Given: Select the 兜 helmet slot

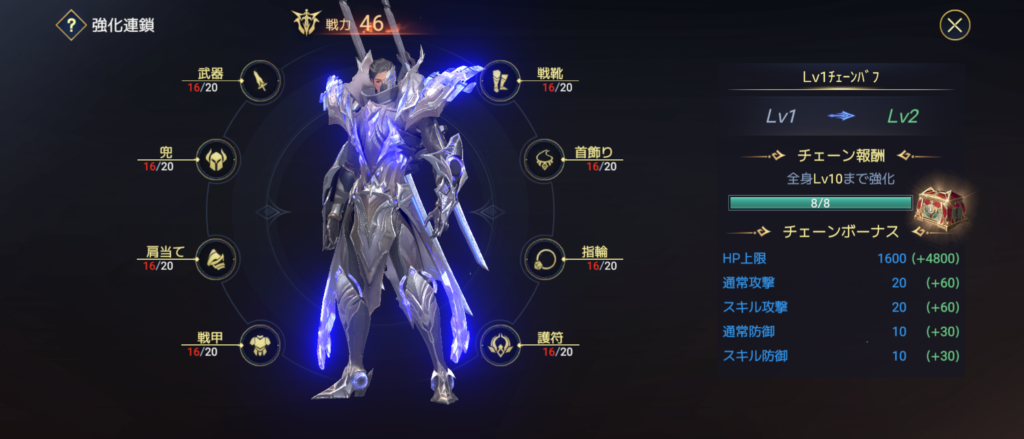Looking at the screenshot, I should (215, 160).
